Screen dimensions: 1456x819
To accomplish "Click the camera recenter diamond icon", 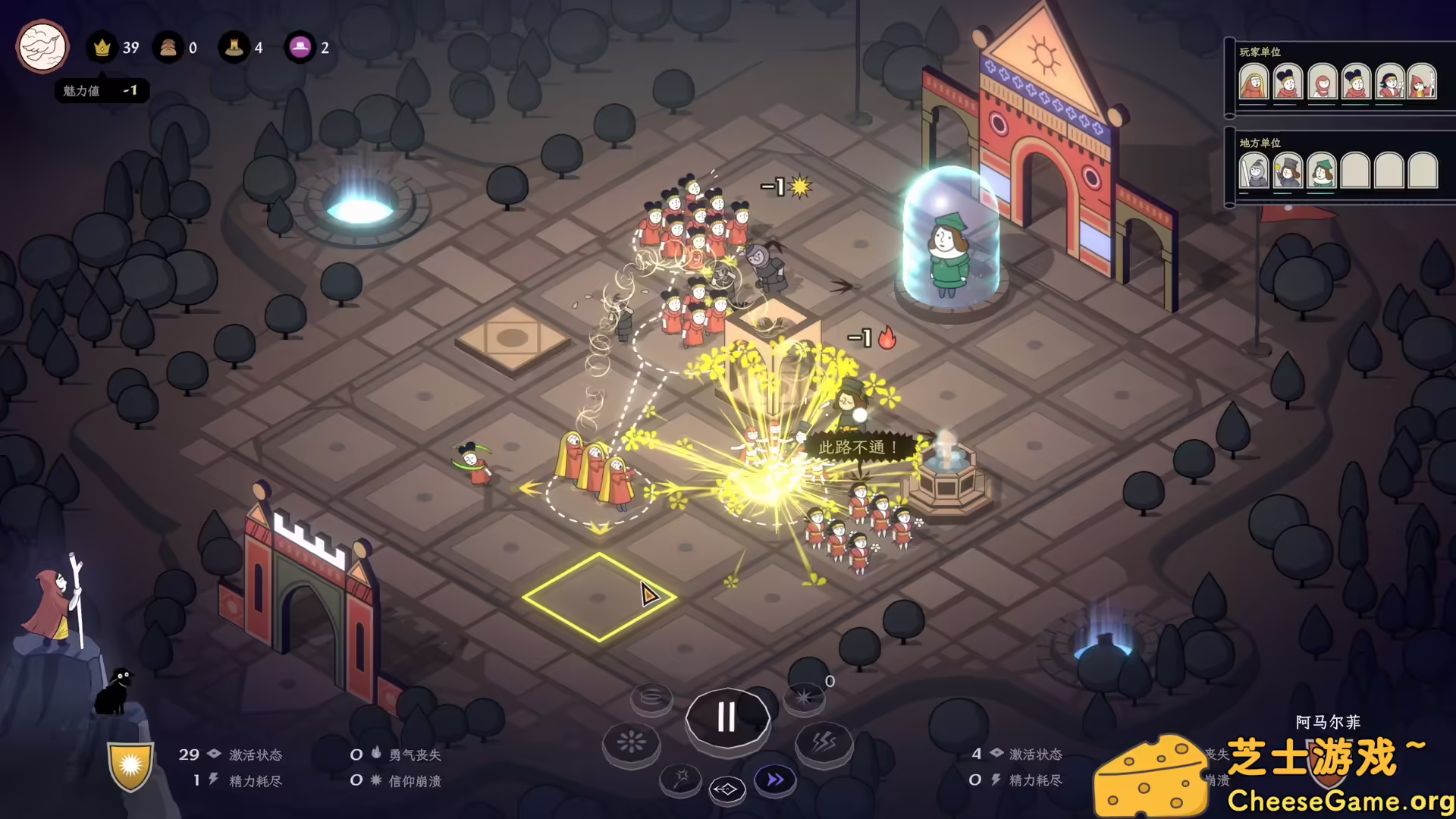I will tap(726, 791).
